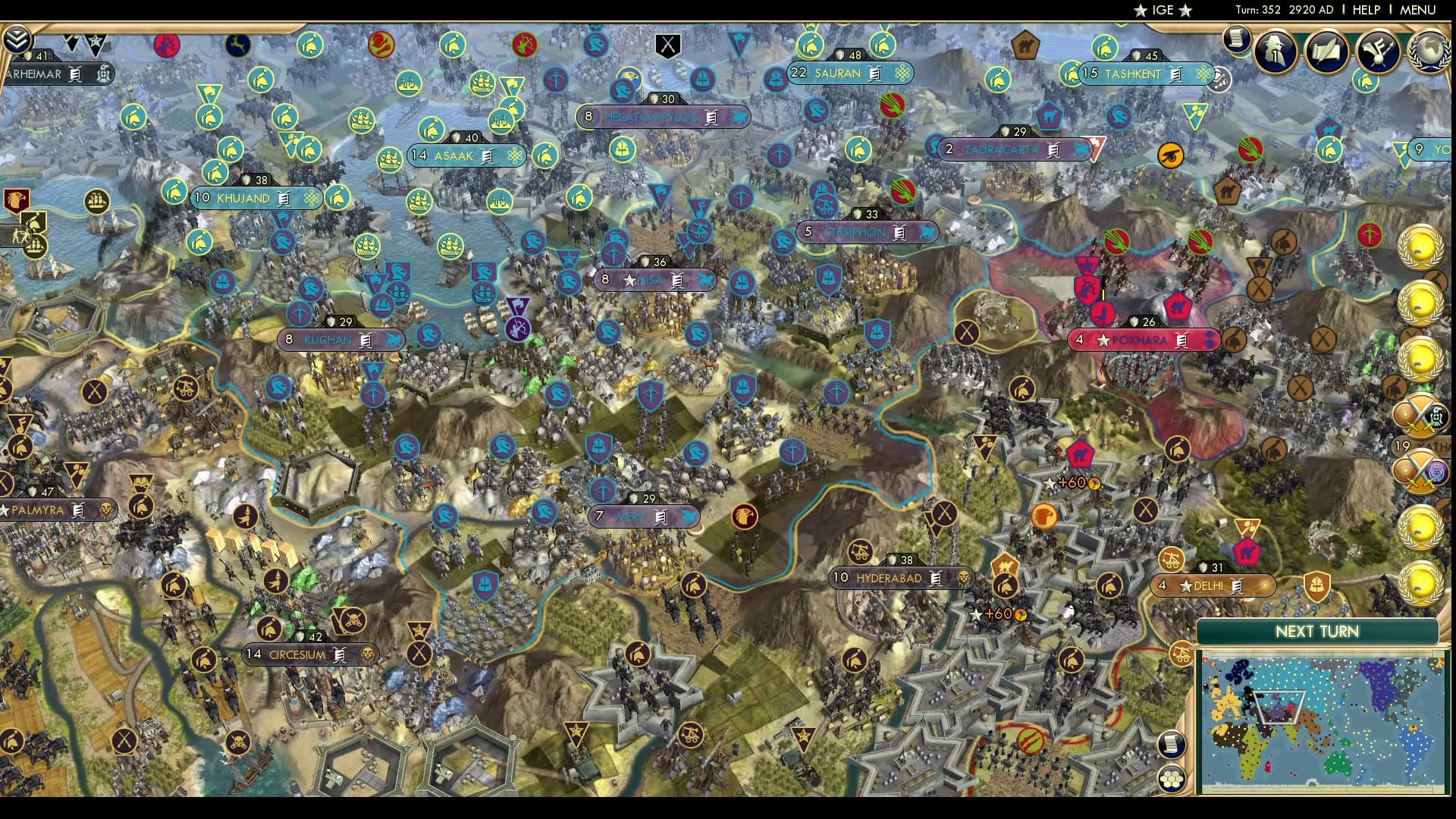Viewport: 1456px width, 819px height.
Task: Select the Delhi city banner
Action: pos(1213,585)
